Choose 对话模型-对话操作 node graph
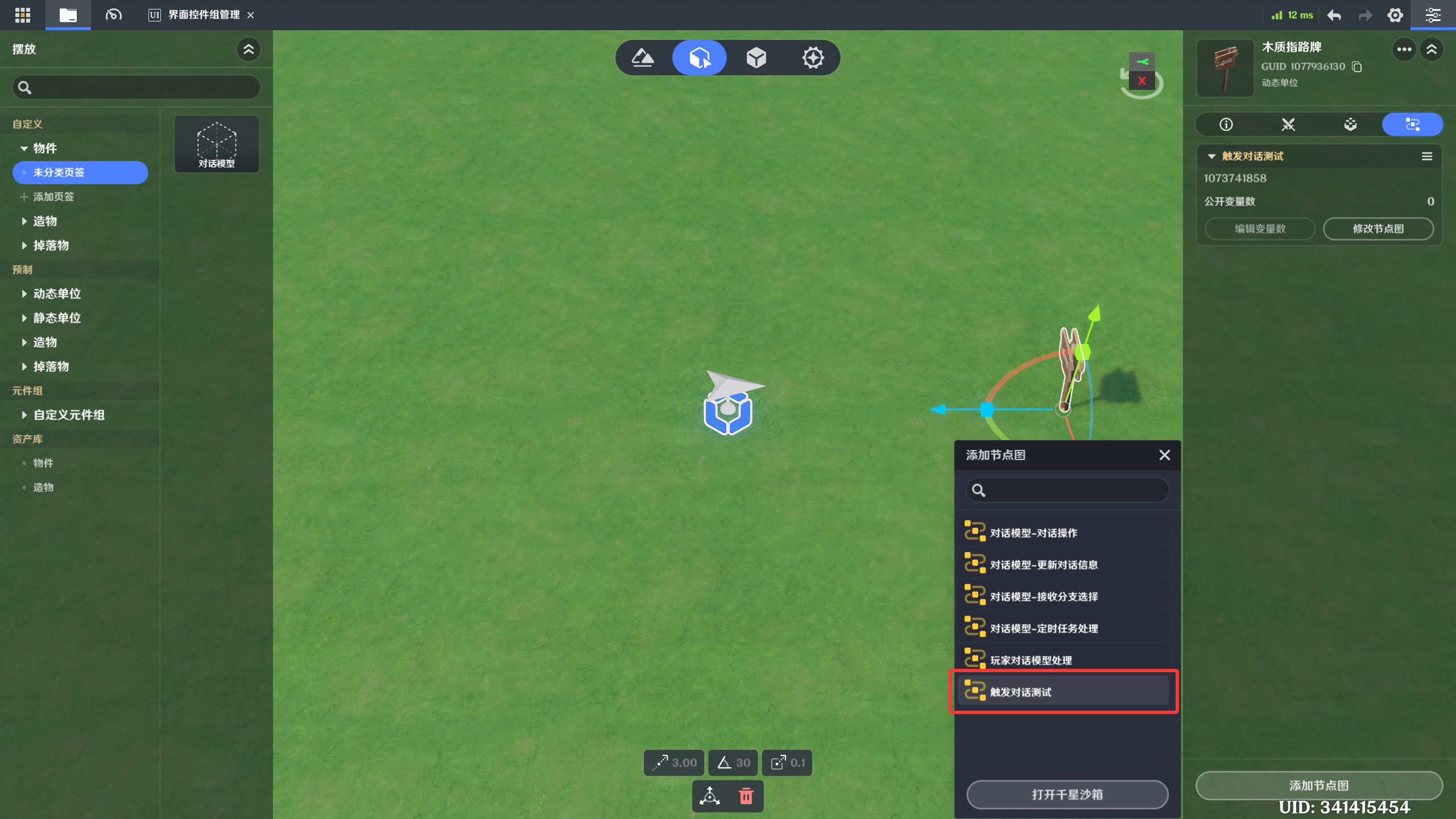This screenshot has width=1456, height=819. coord(1062,532)
